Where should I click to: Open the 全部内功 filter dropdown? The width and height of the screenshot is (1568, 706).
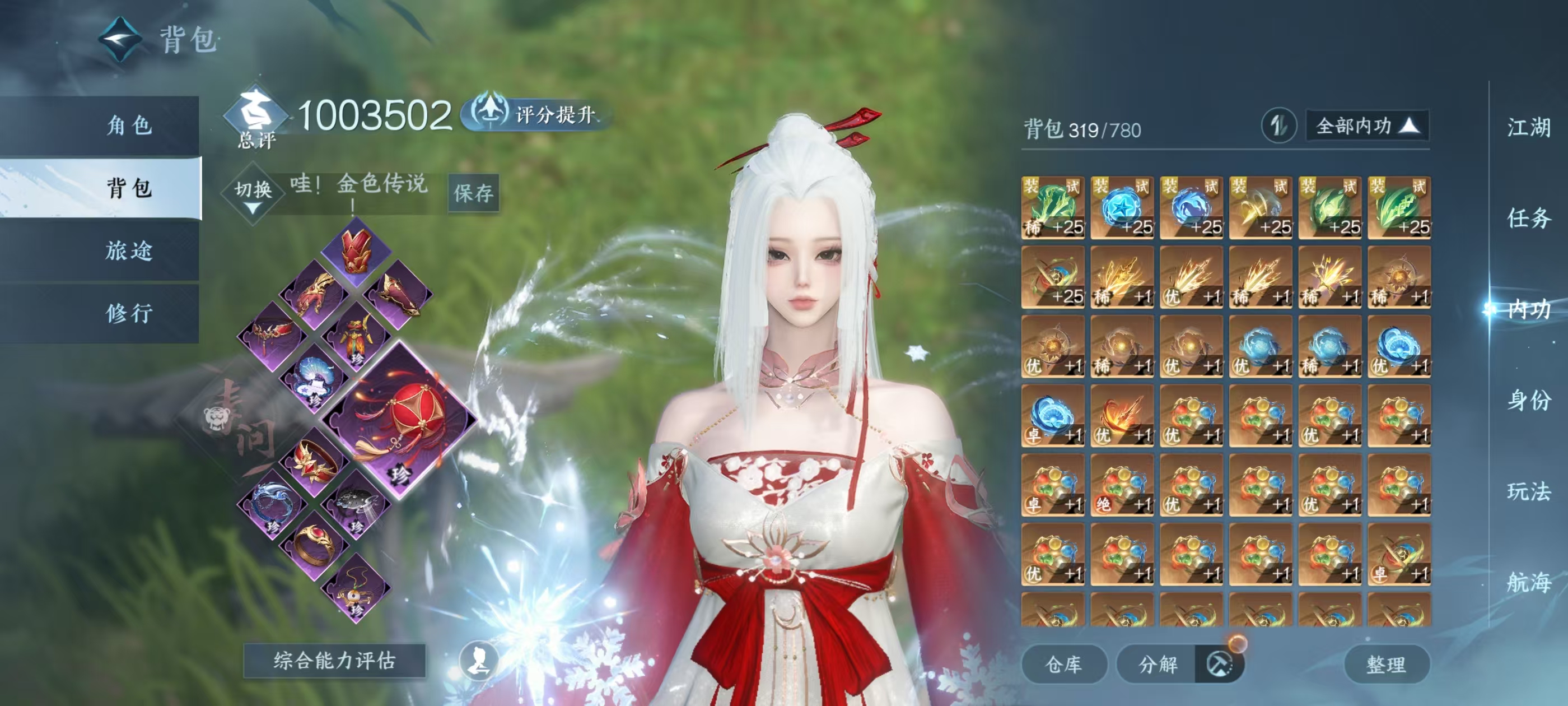click(x=1366, y=126)
